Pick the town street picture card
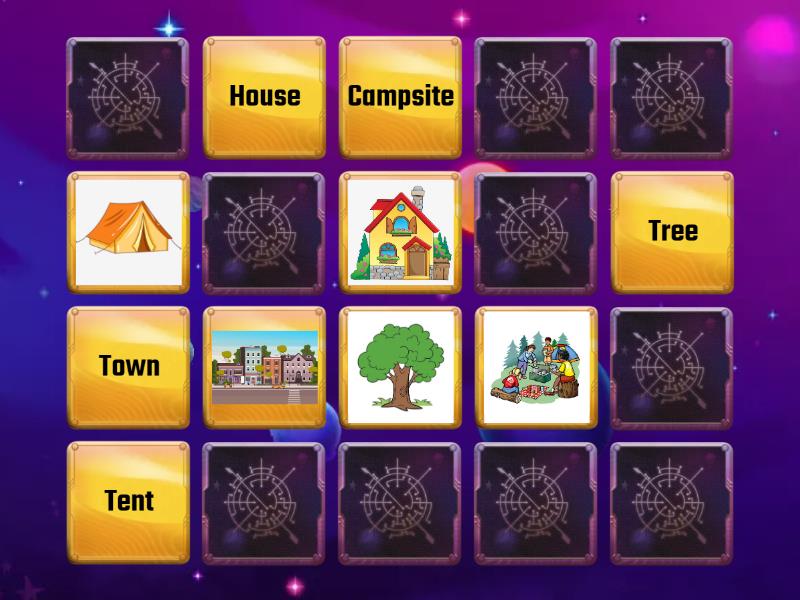 pyautogui.click(x=264, y=367)
